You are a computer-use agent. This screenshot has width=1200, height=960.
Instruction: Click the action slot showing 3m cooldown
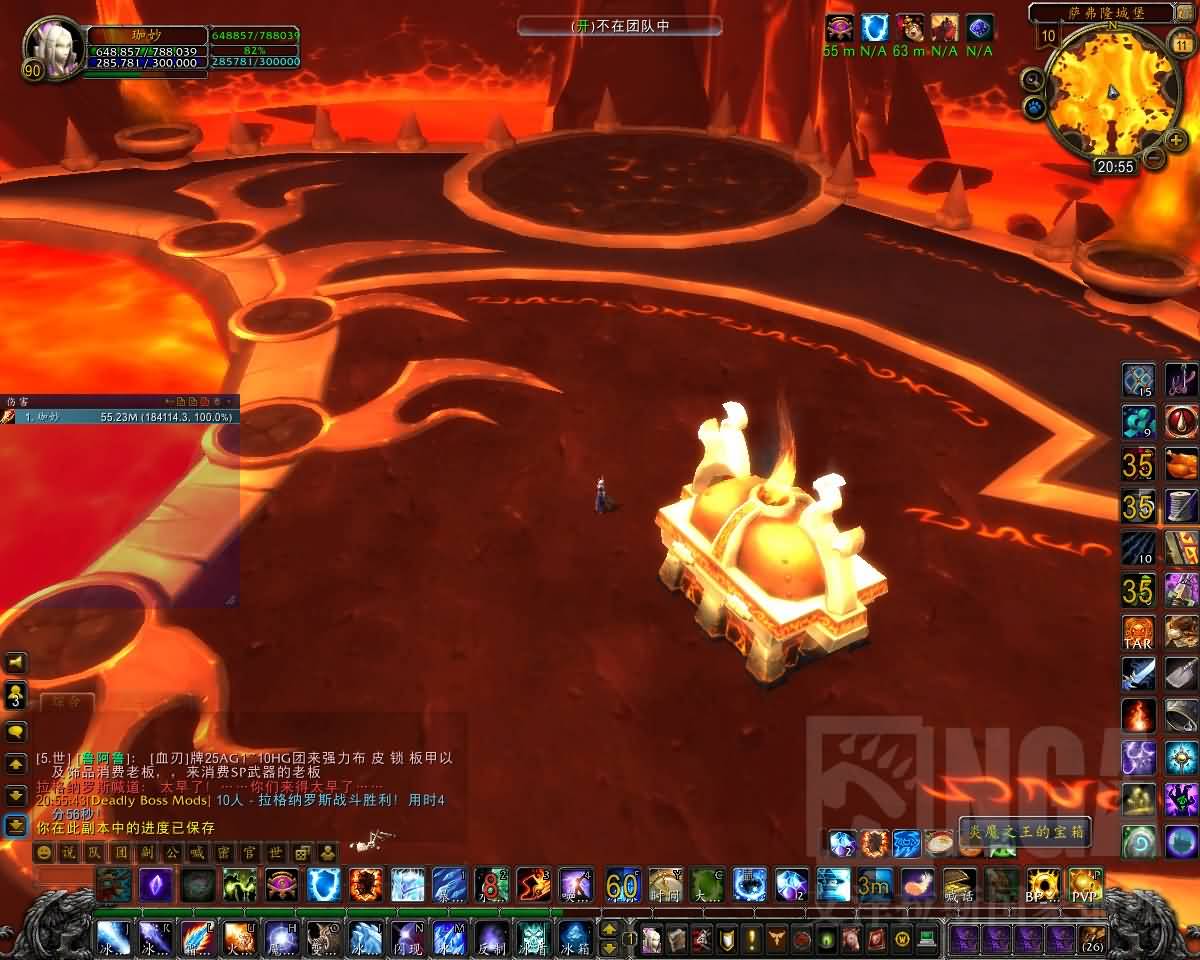(873, 884)
